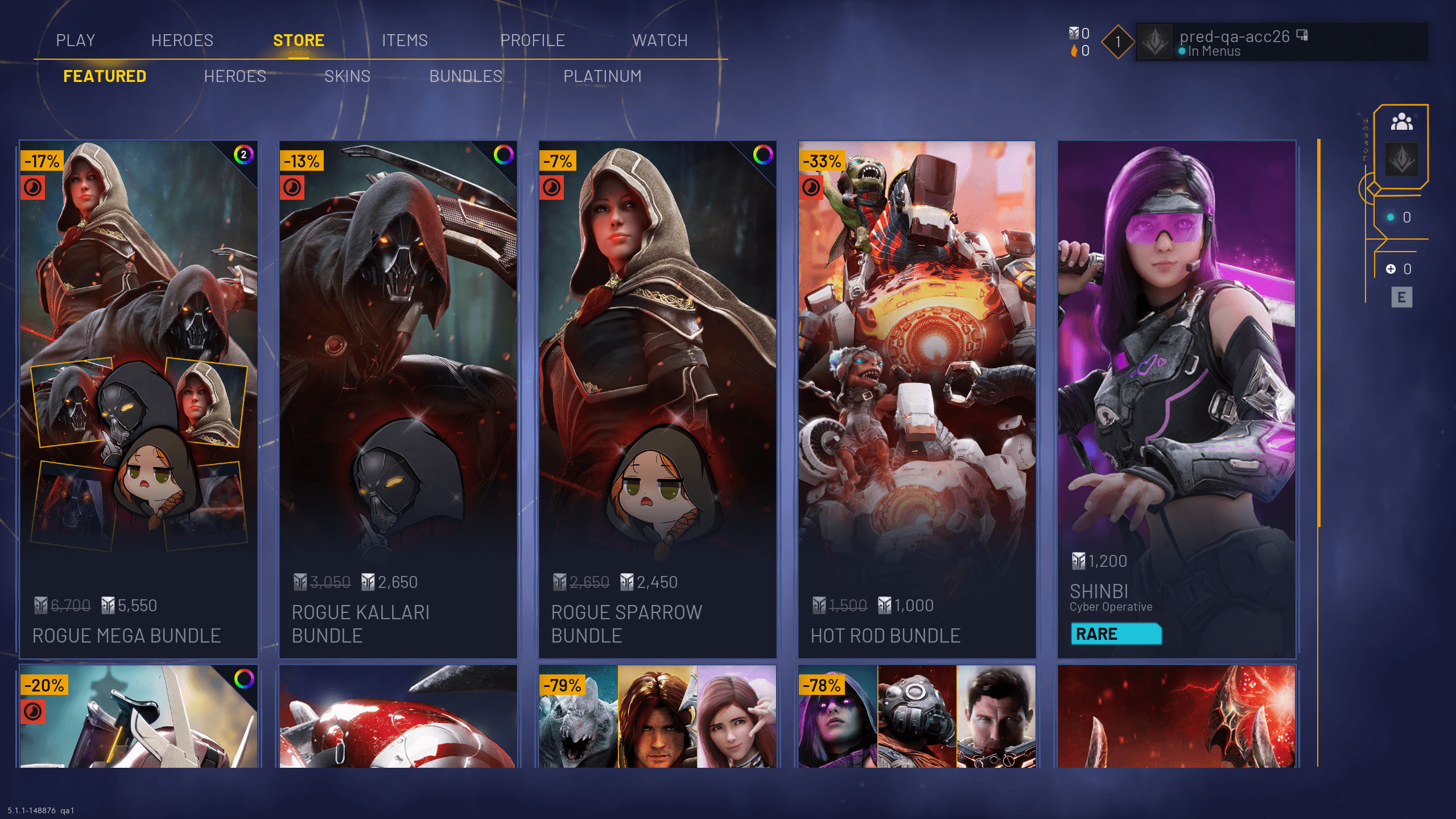Open the Rogue Mega Bundle card
The width and height of the screenshot is (1456, 819).
[x=139, y=398]
